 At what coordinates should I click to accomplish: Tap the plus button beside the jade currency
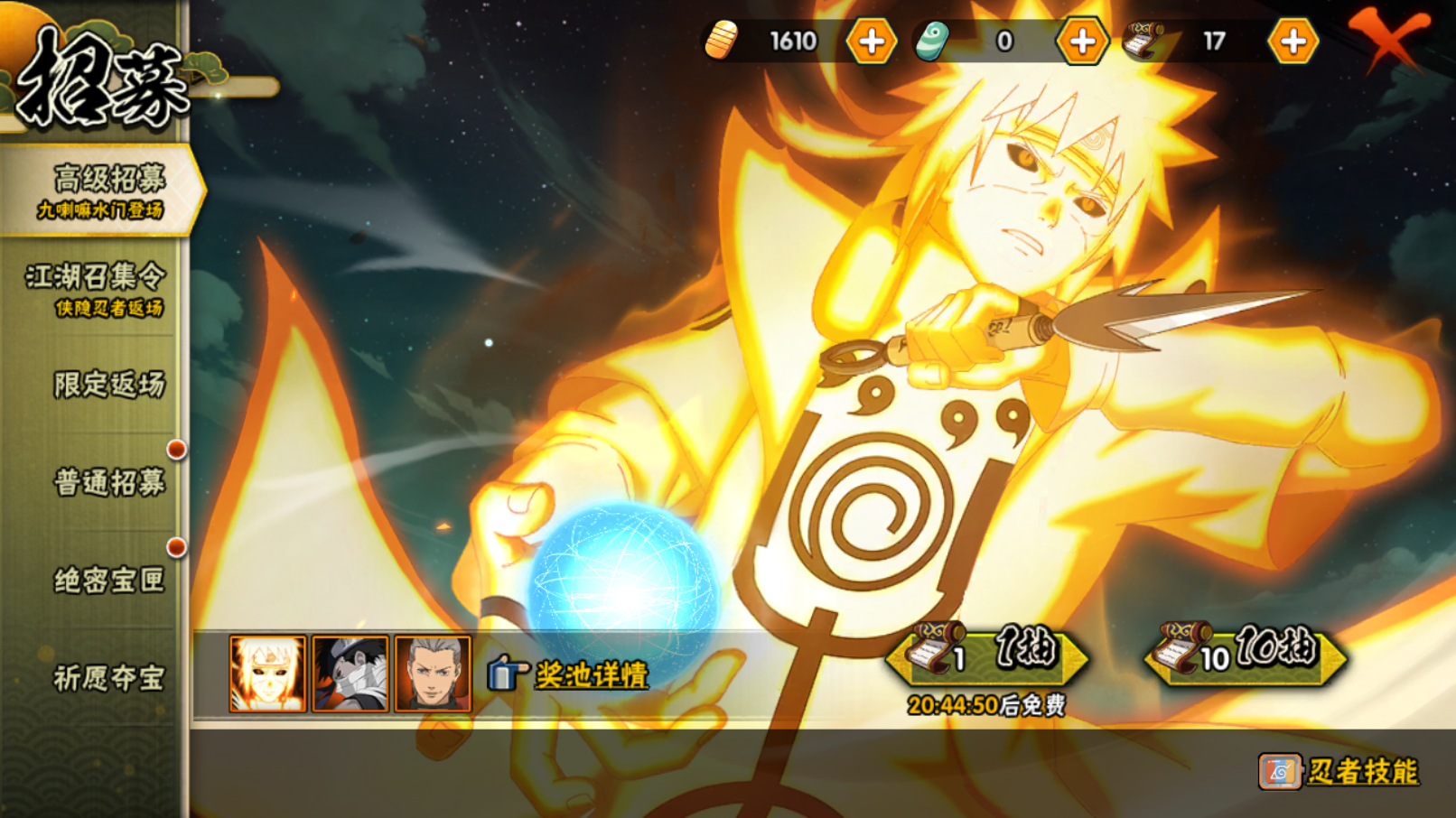pos(1082,42)
